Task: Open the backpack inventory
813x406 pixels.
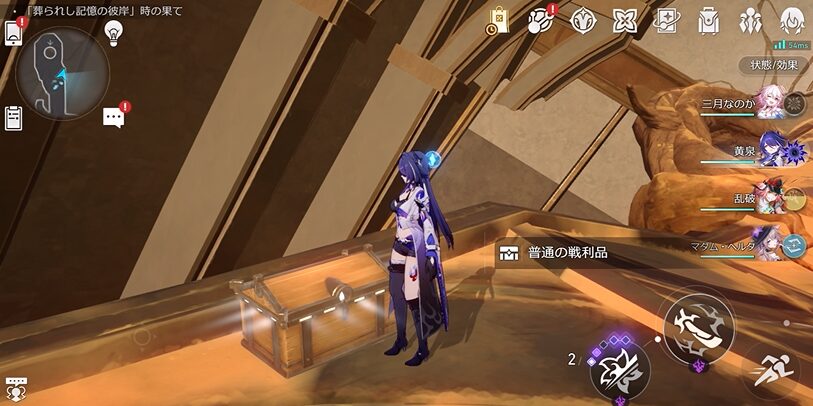Action: tap(709, 19)
